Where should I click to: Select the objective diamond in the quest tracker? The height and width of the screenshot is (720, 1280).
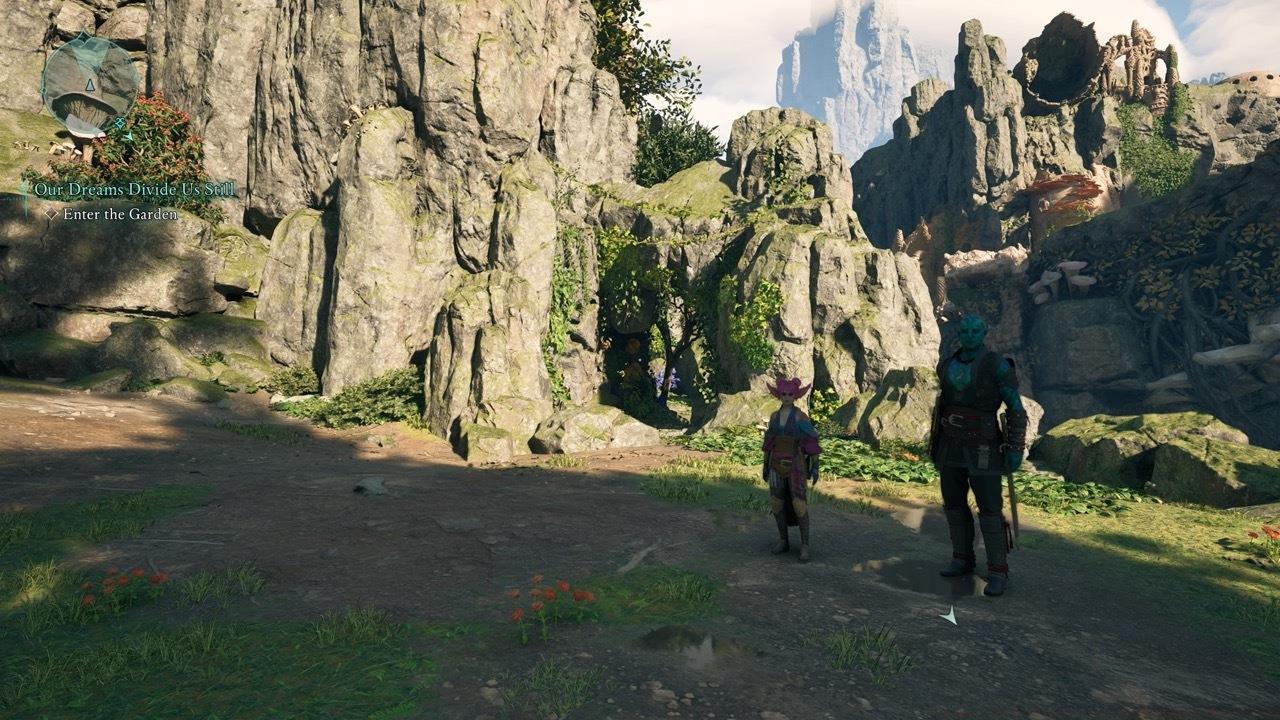[50, 214]
